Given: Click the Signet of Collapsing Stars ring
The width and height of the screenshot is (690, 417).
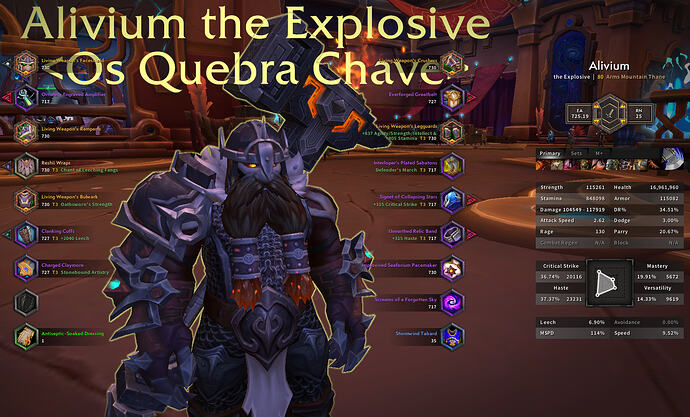Looking at the screenshot, I should [454, 200].
